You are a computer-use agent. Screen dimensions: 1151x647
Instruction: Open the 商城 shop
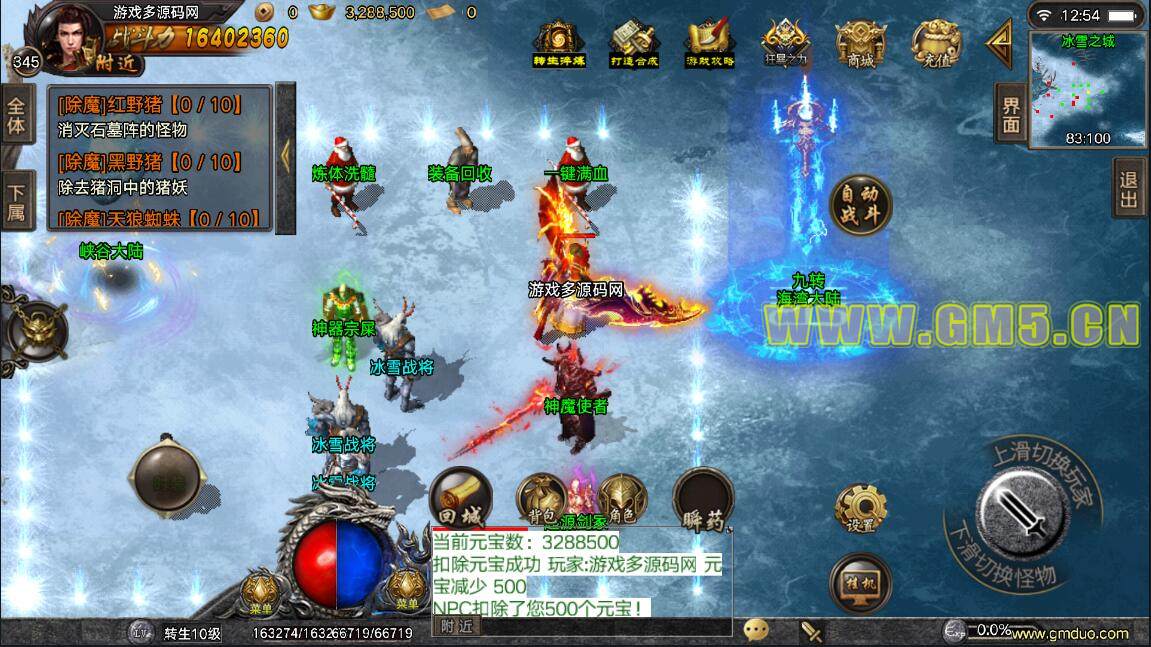(x=861, y=42)
